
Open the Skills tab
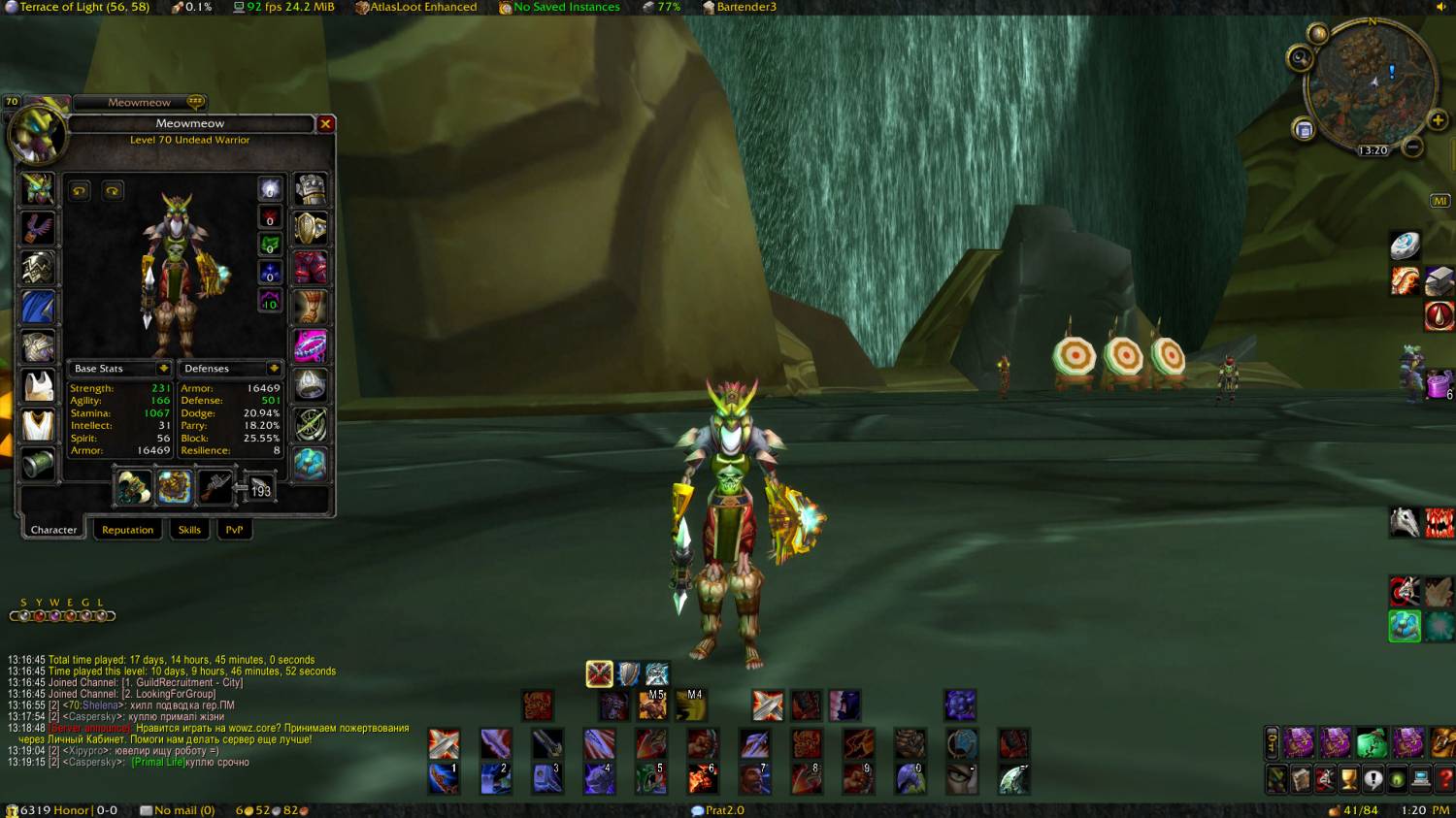(189, 530)
